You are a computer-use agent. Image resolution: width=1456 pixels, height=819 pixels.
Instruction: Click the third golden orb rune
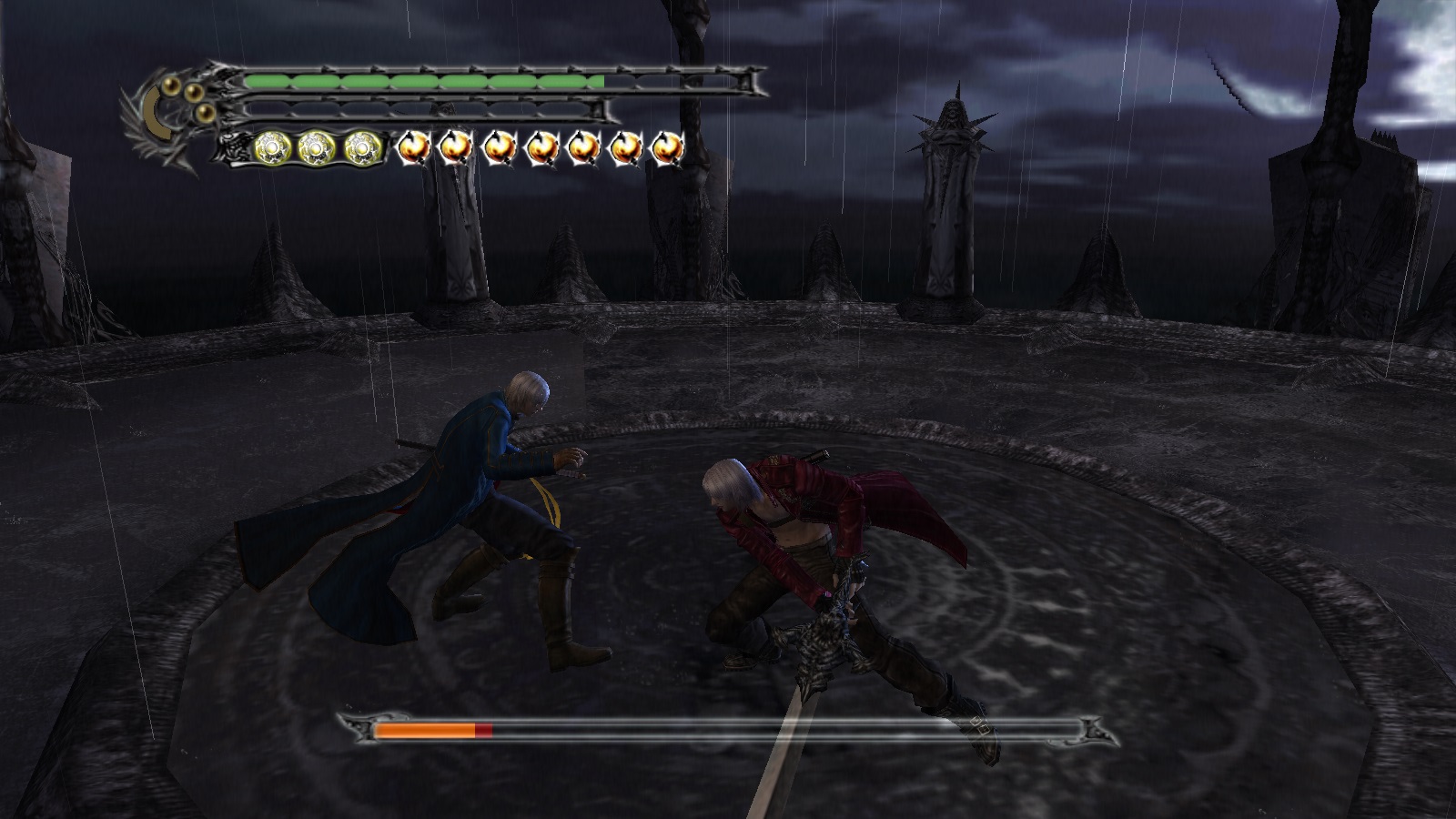pyautogui.click(x=362, y=147)
